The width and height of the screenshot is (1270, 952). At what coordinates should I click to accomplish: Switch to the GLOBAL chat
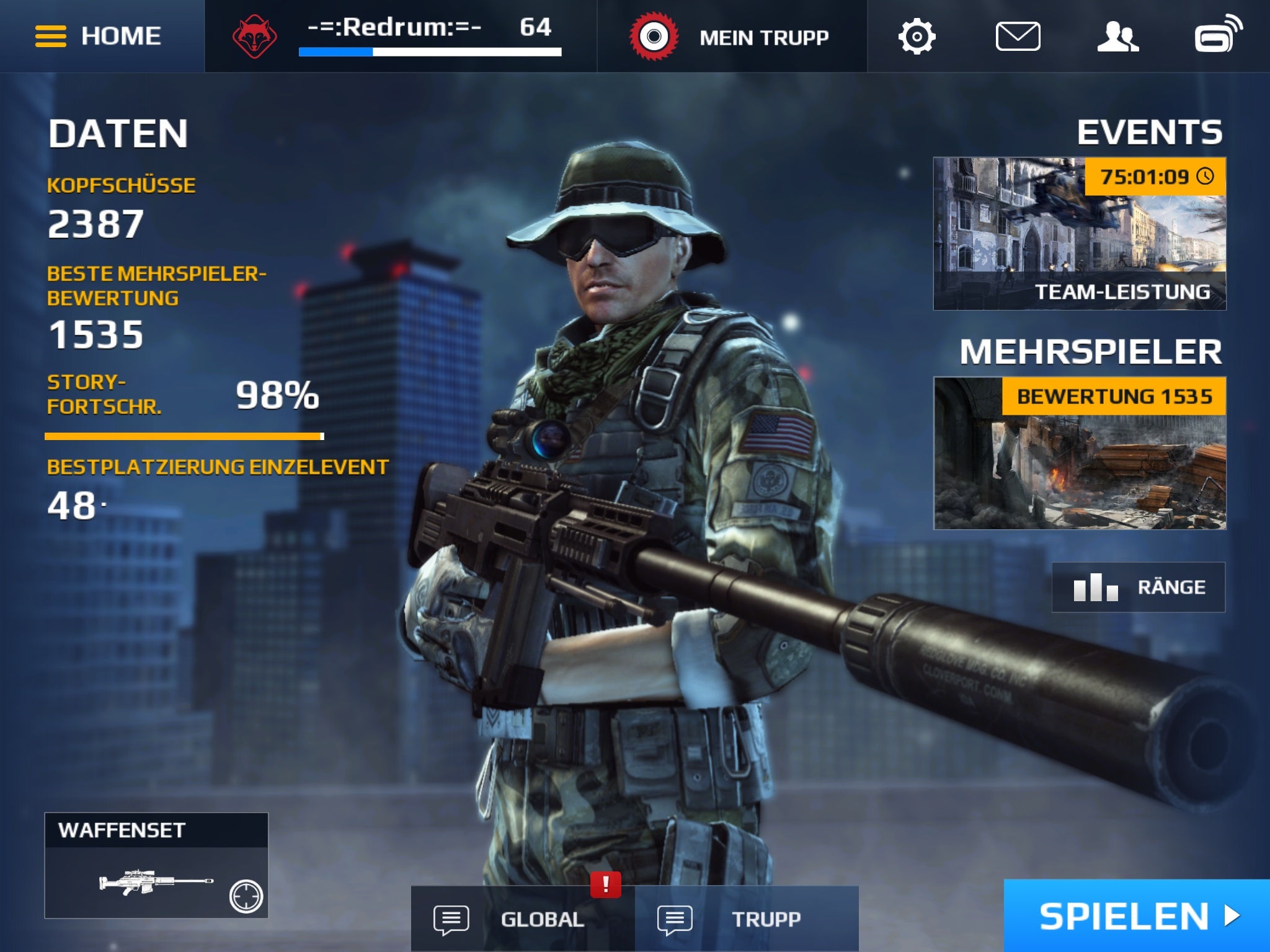point(522,919)
